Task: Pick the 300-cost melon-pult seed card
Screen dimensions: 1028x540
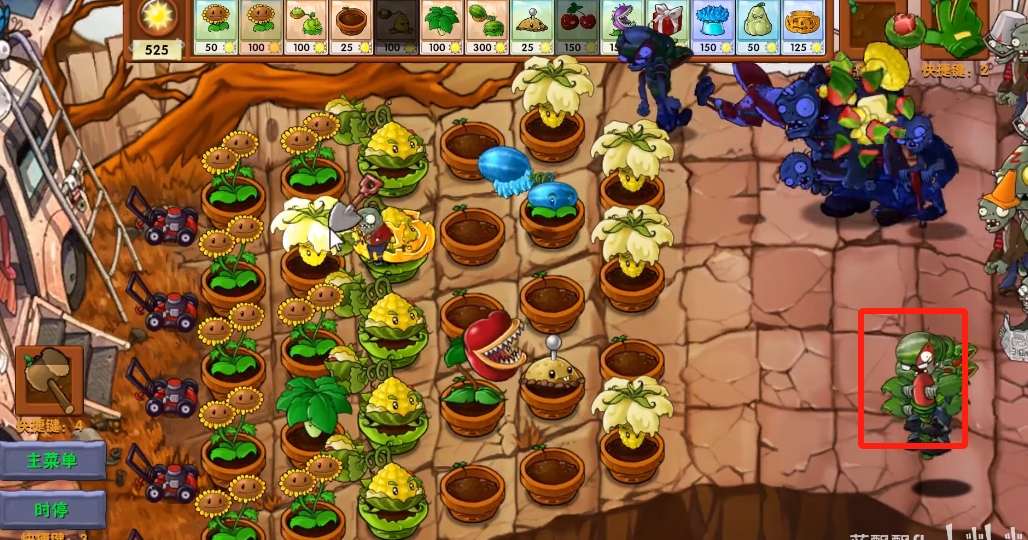Action: 487,27
